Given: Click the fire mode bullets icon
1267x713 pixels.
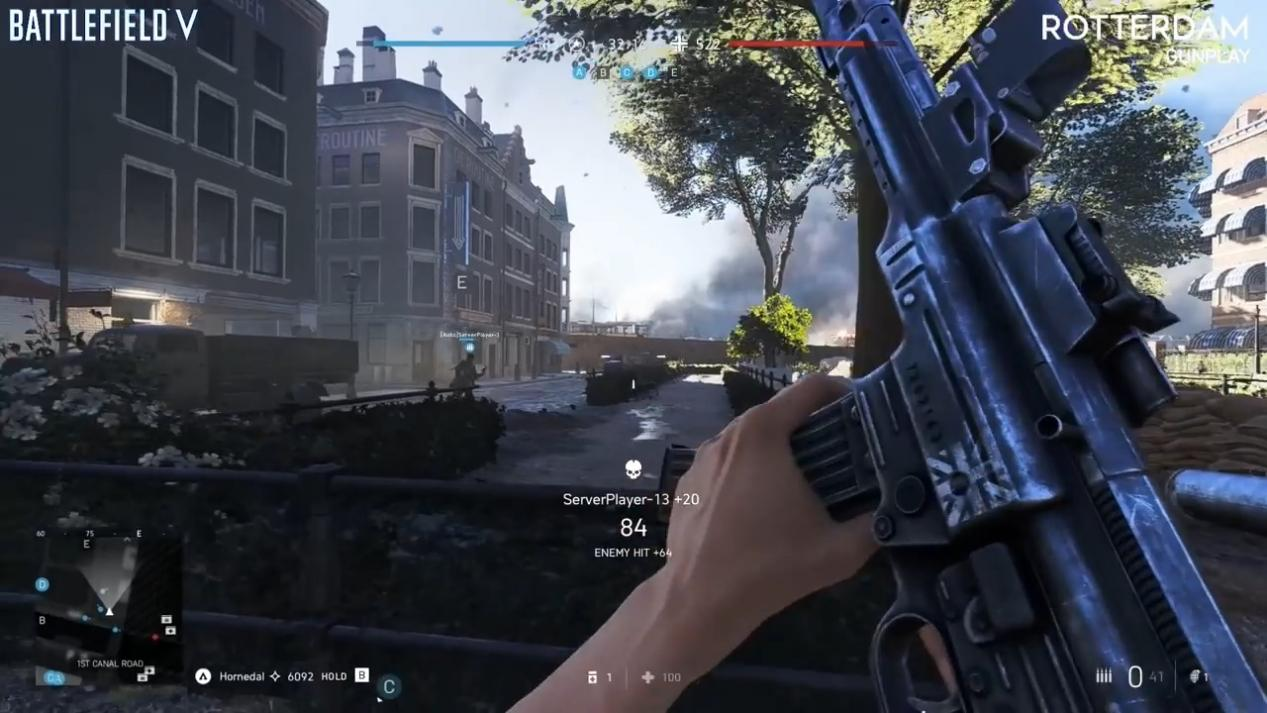Looking at the screenshot, I should 1104,677.
